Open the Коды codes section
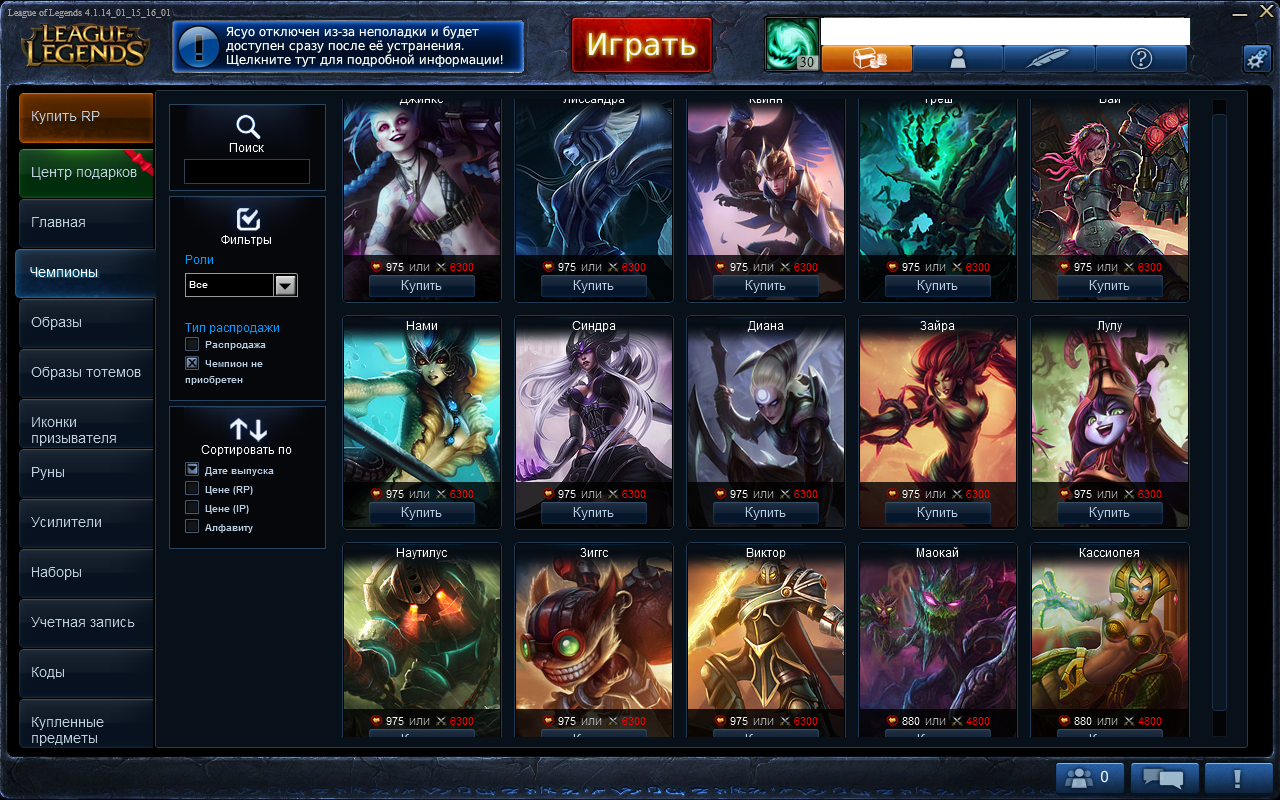Viewport: 1280px width, 800px height. pos(86,673)
